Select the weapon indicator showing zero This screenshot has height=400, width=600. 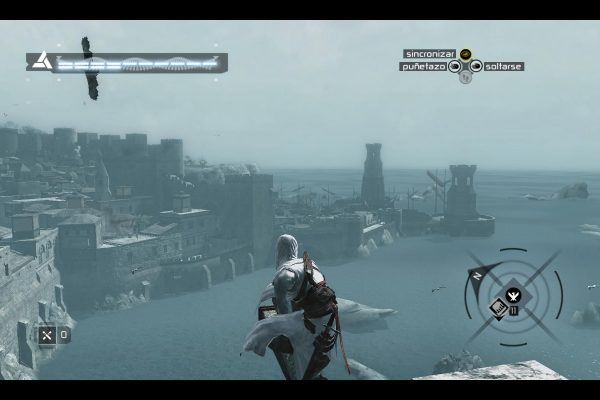point(54,335)
